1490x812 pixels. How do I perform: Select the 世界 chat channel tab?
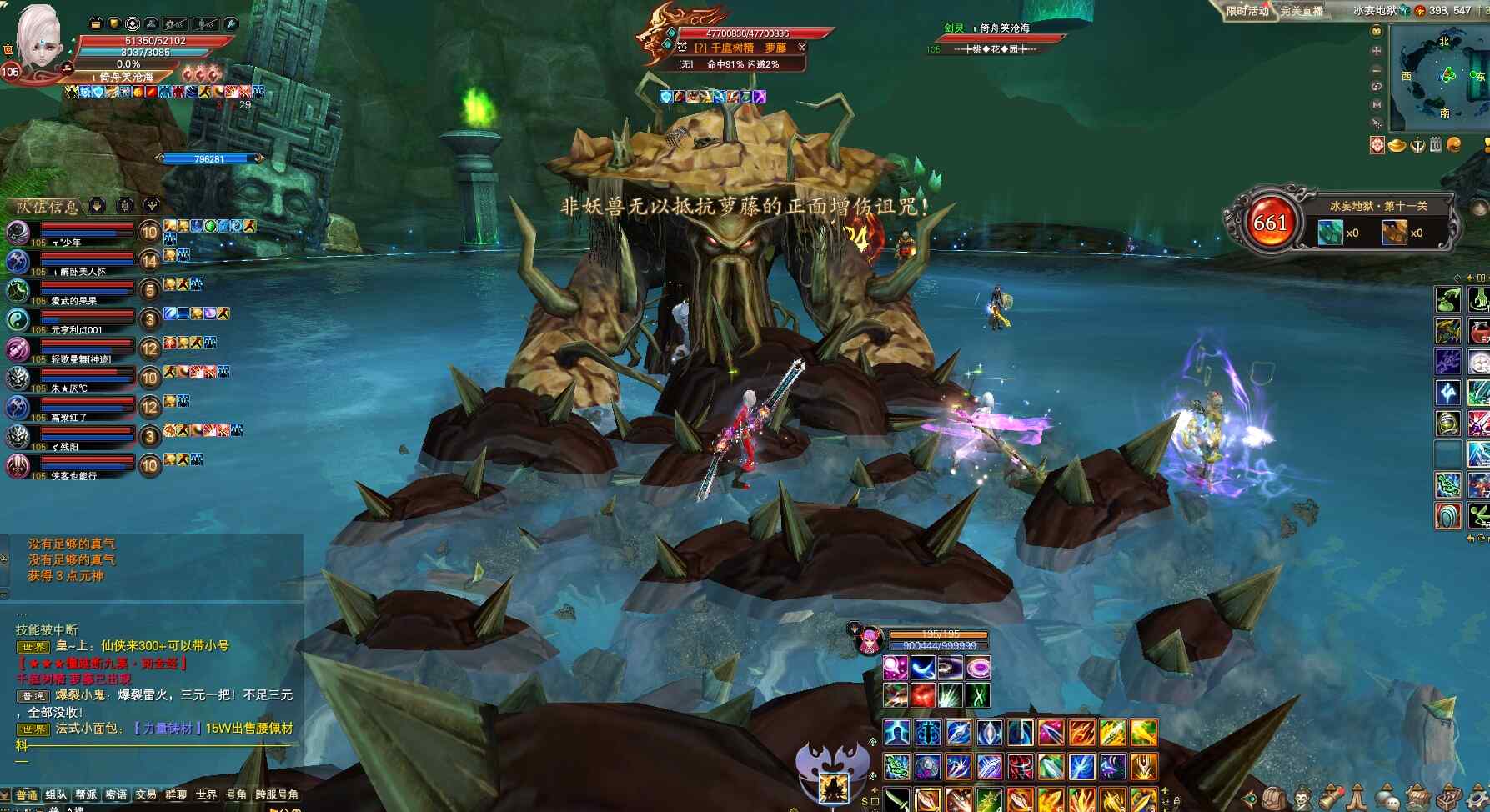click(x=206, y=795)
